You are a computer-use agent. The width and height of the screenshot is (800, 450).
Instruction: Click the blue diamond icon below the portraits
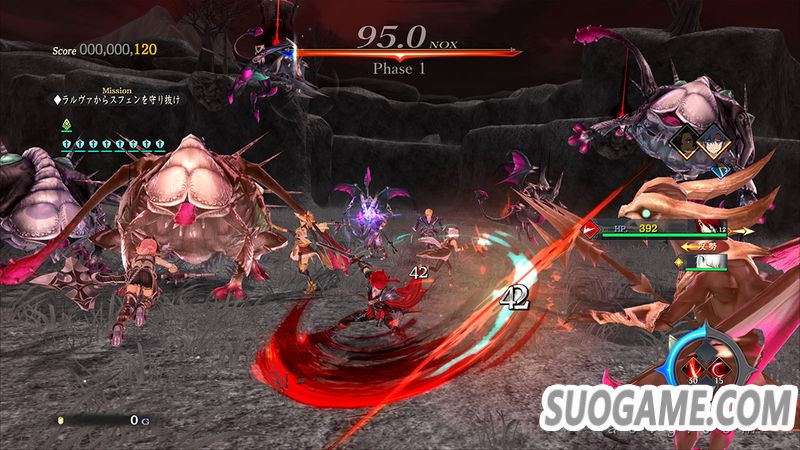721,170
